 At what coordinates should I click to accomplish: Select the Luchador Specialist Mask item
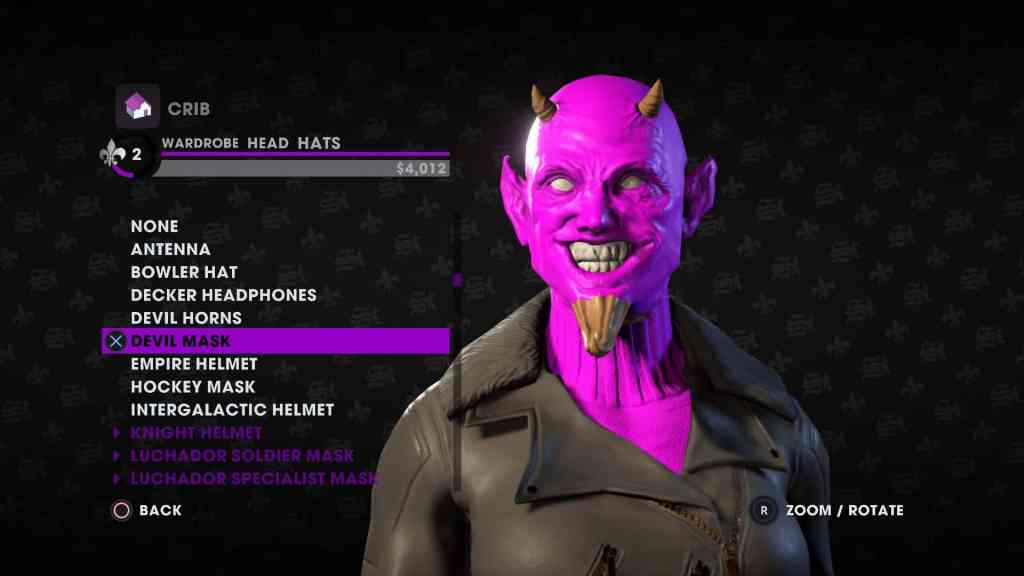(x=254, y=479)
